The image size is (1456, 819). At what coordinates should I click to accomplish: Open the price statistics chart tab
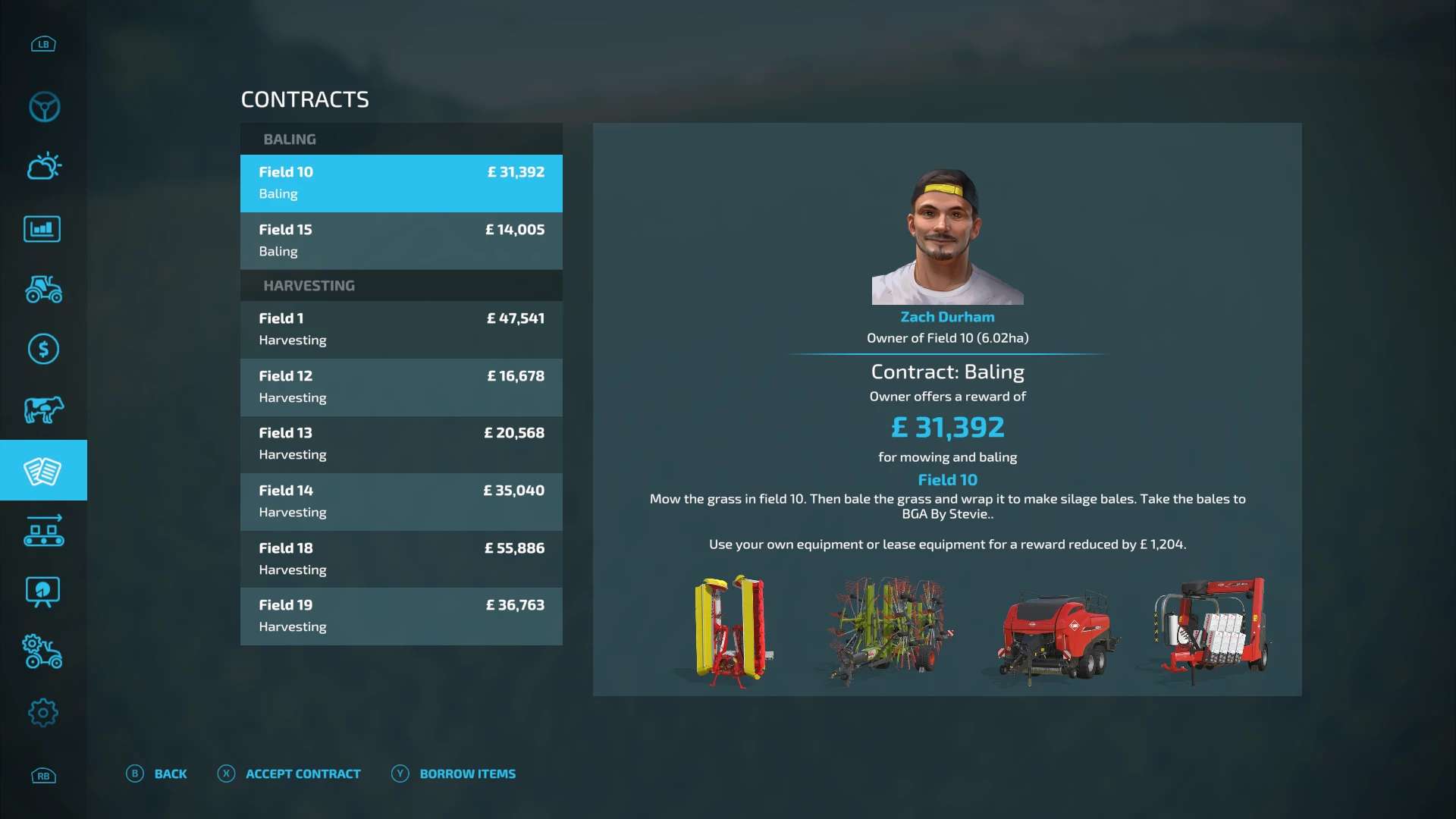pos(42,229)
